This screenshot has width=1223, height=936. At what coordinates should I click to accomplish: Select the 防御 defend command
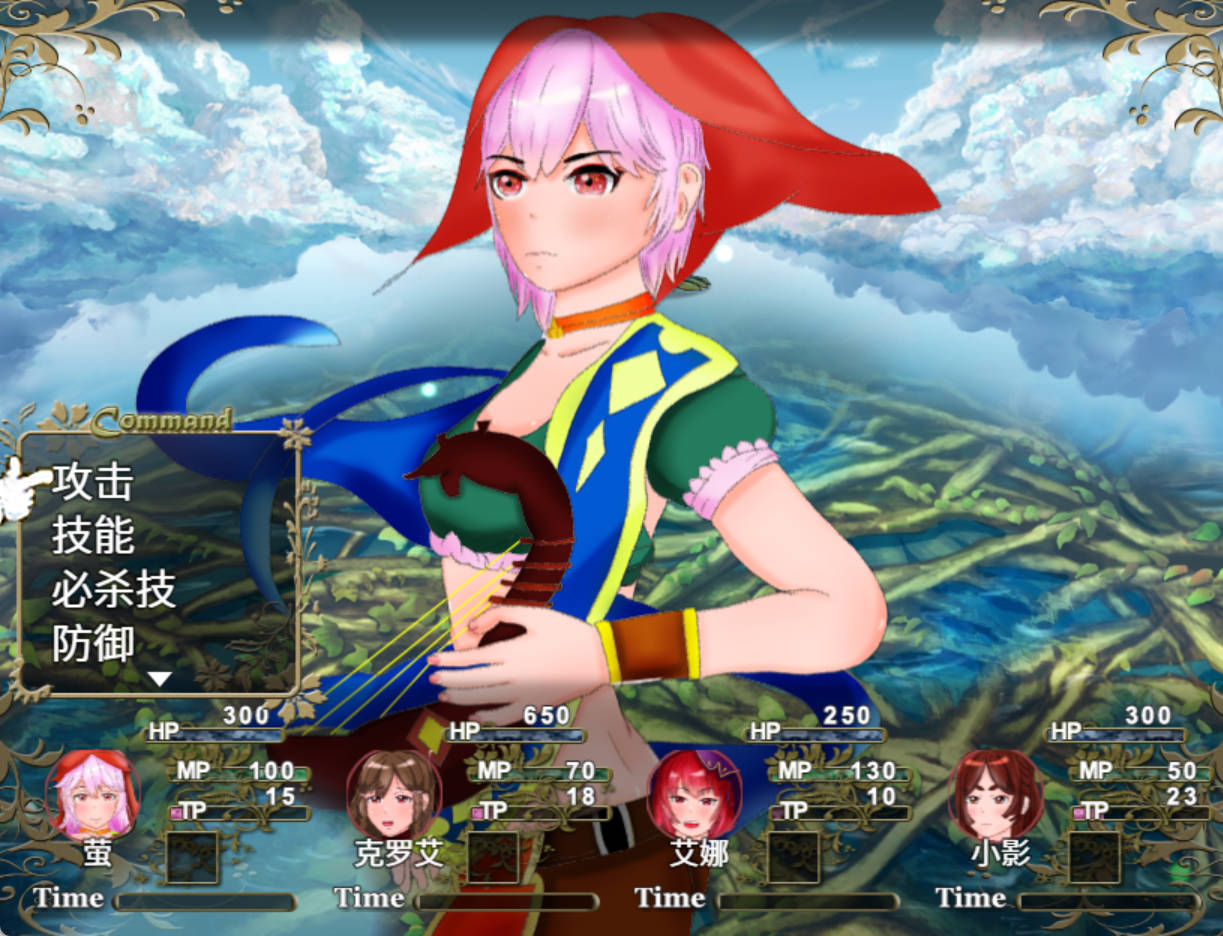click(93, 645)
